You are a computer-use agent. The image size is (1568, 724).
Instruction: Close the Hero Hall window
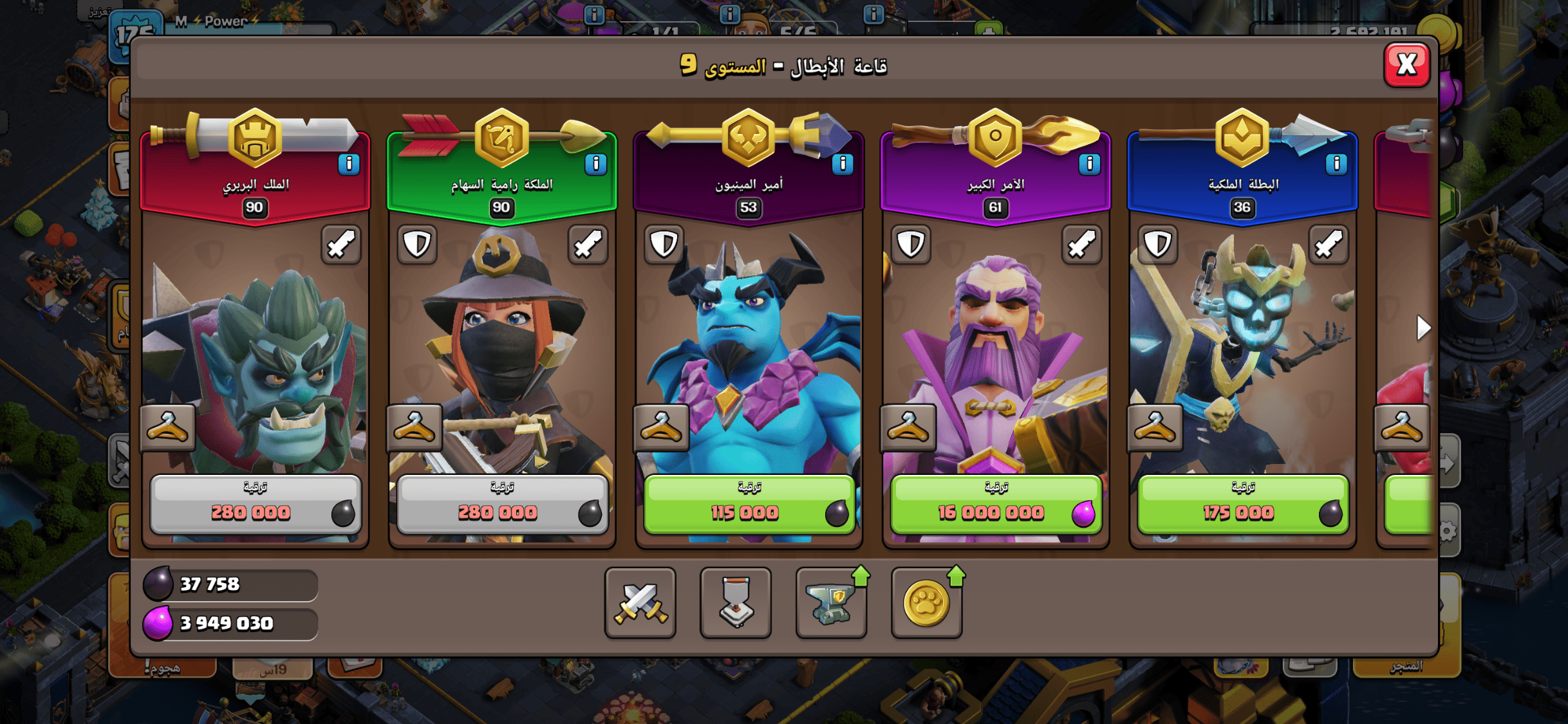tap(1406, 64)
